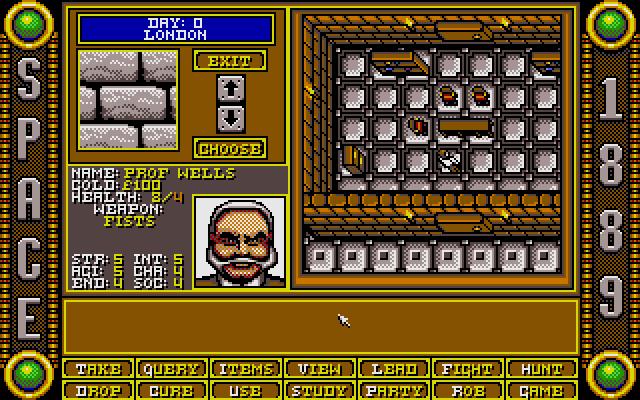Start combat with FIGHT

coord(468,369)
